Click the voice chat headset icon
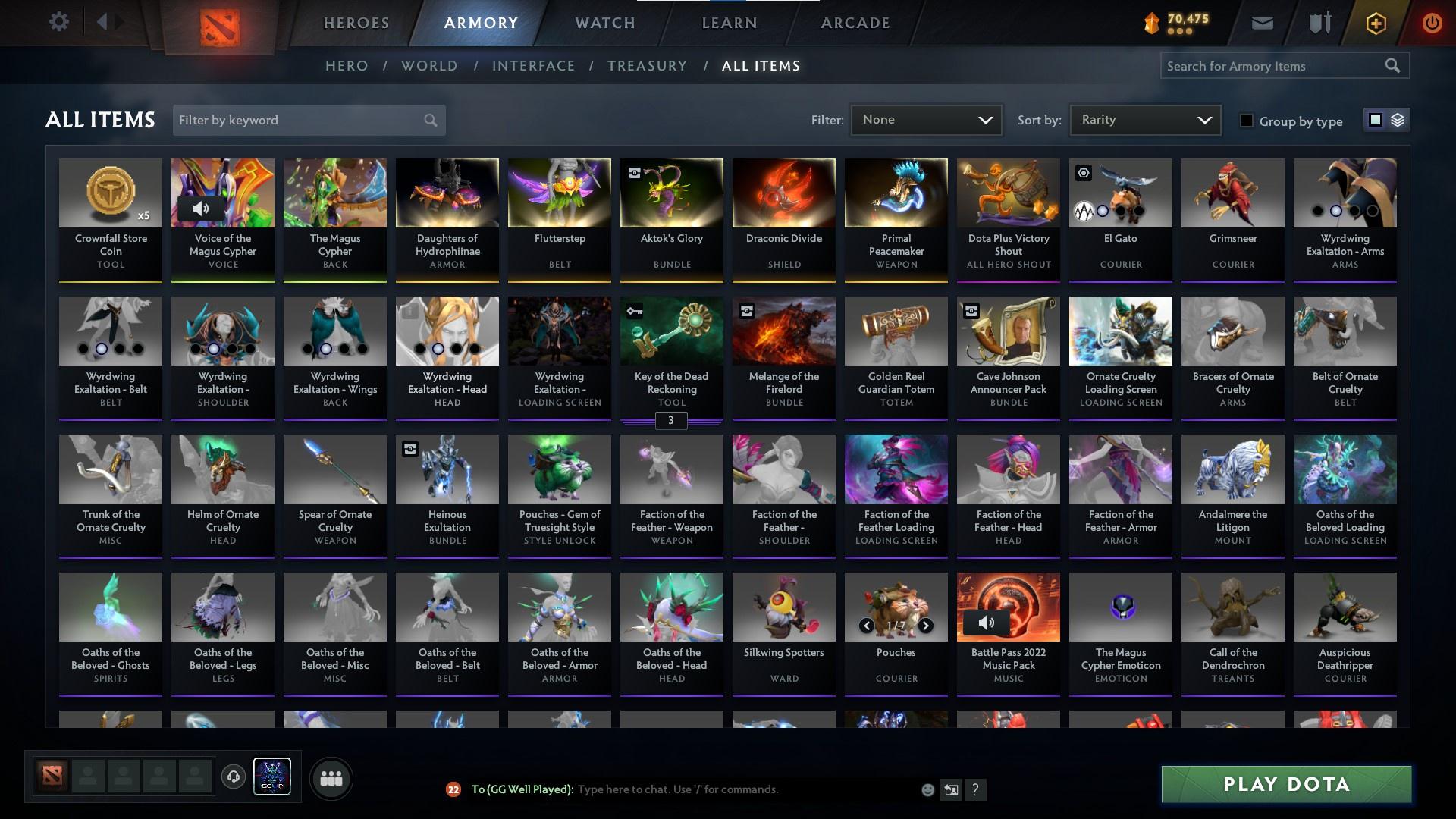 (x=234, y=777)
